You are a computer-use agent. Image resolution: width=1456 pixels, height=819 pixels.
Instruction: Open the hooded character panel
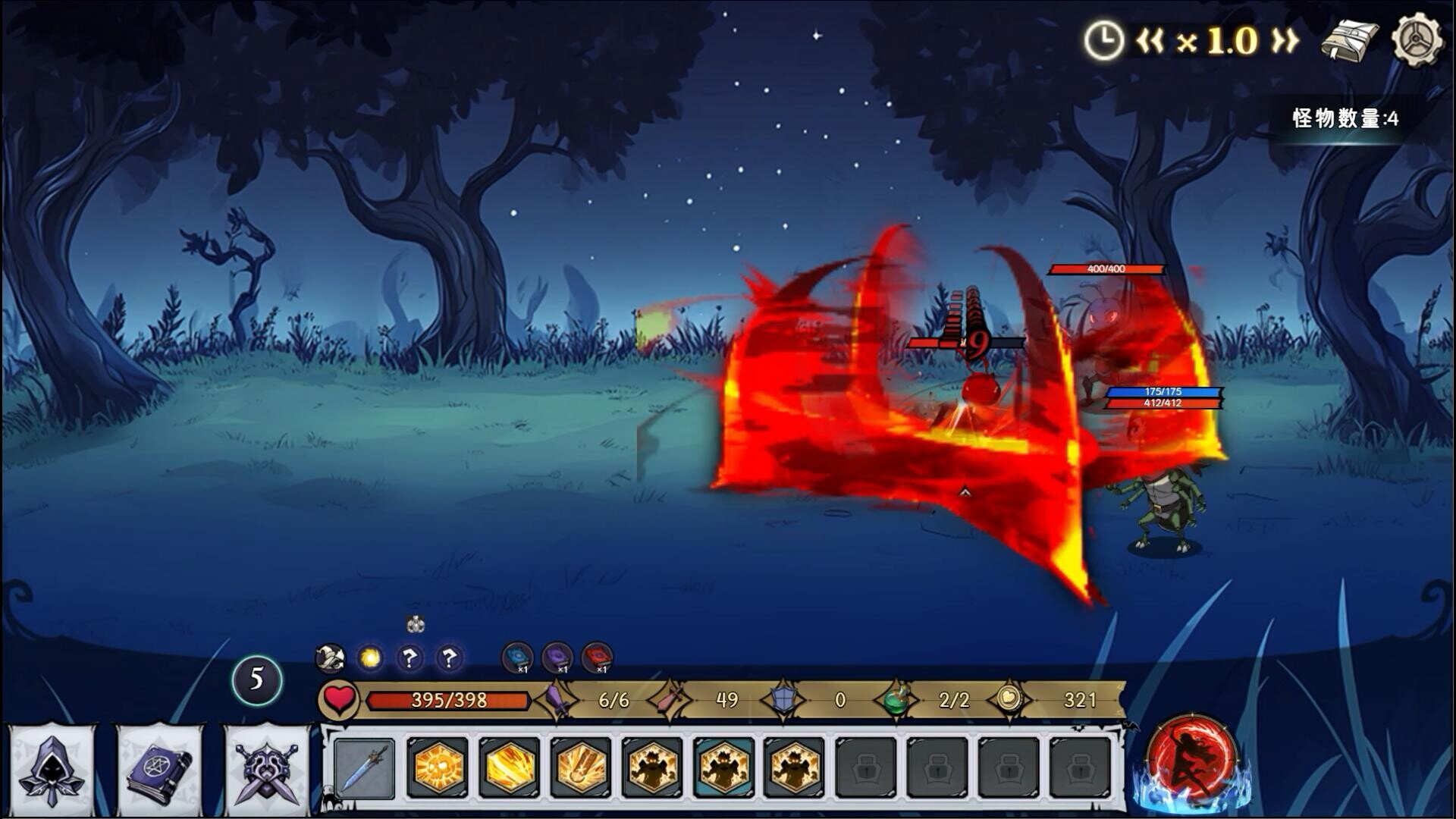(52, 769)
